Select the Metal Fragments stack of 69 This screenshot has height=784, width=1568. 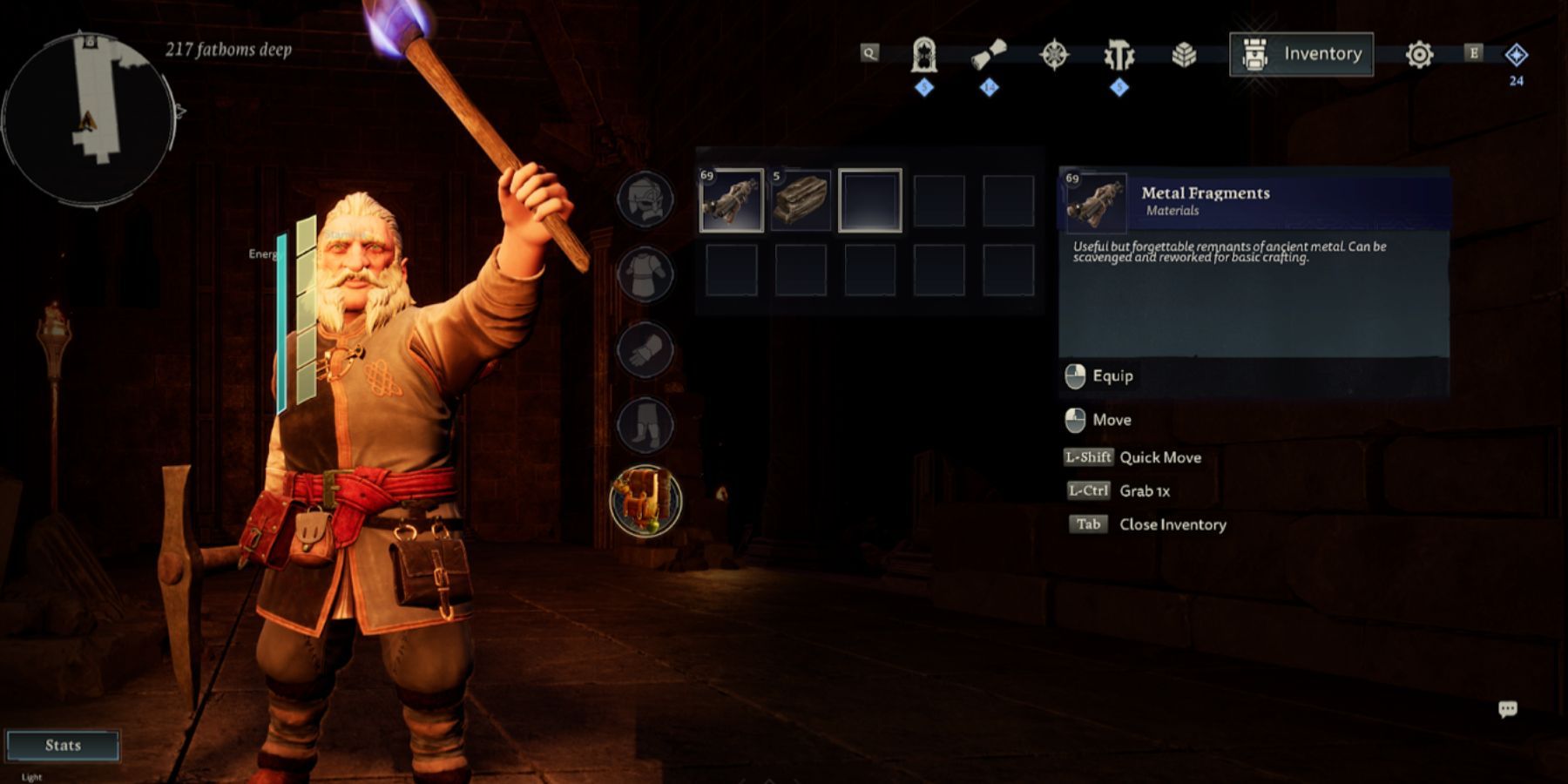point(732,202)
